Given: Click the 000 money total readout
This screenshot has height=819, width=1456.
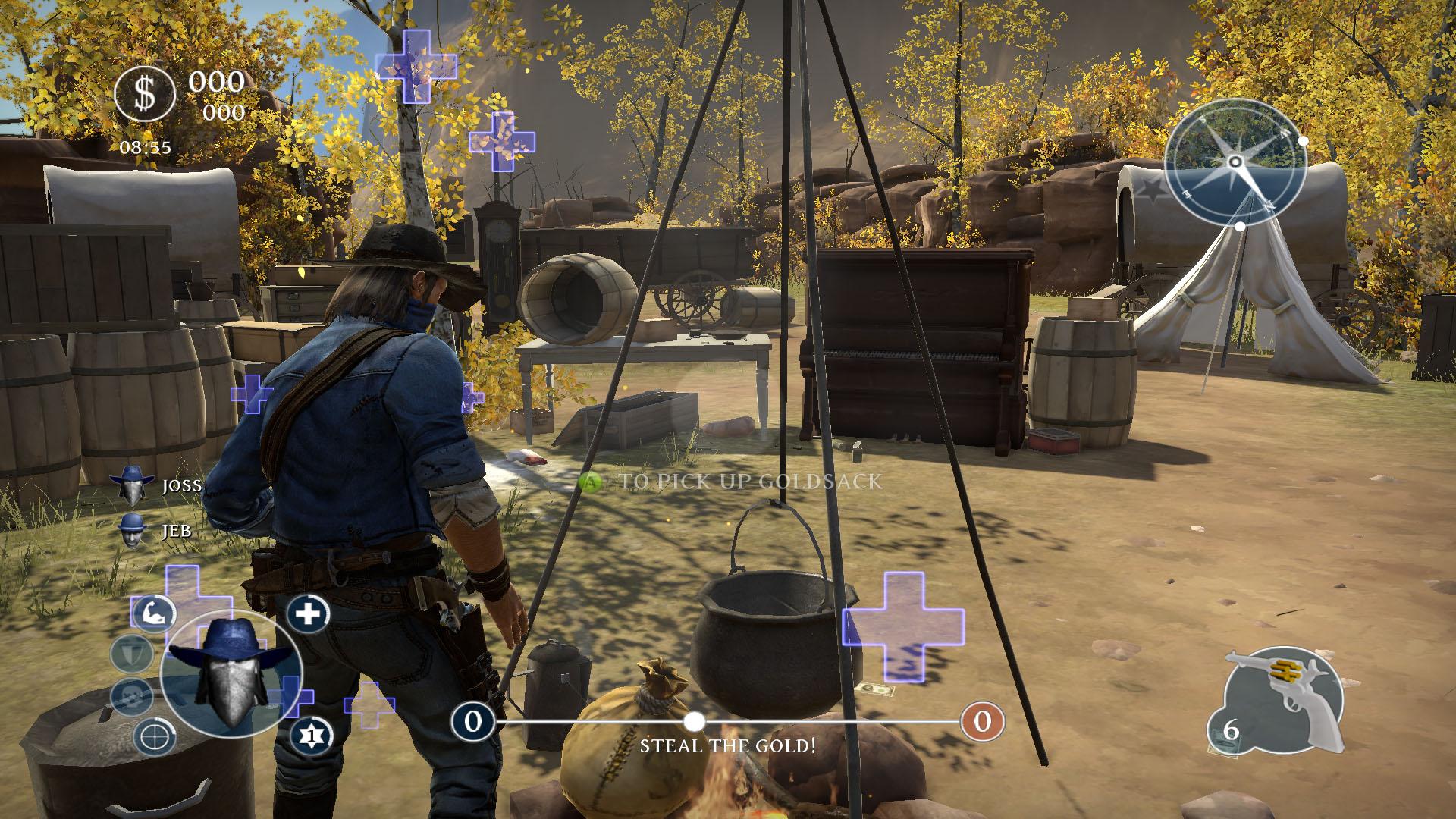Looking at the screenshot, I should point(218,80).
